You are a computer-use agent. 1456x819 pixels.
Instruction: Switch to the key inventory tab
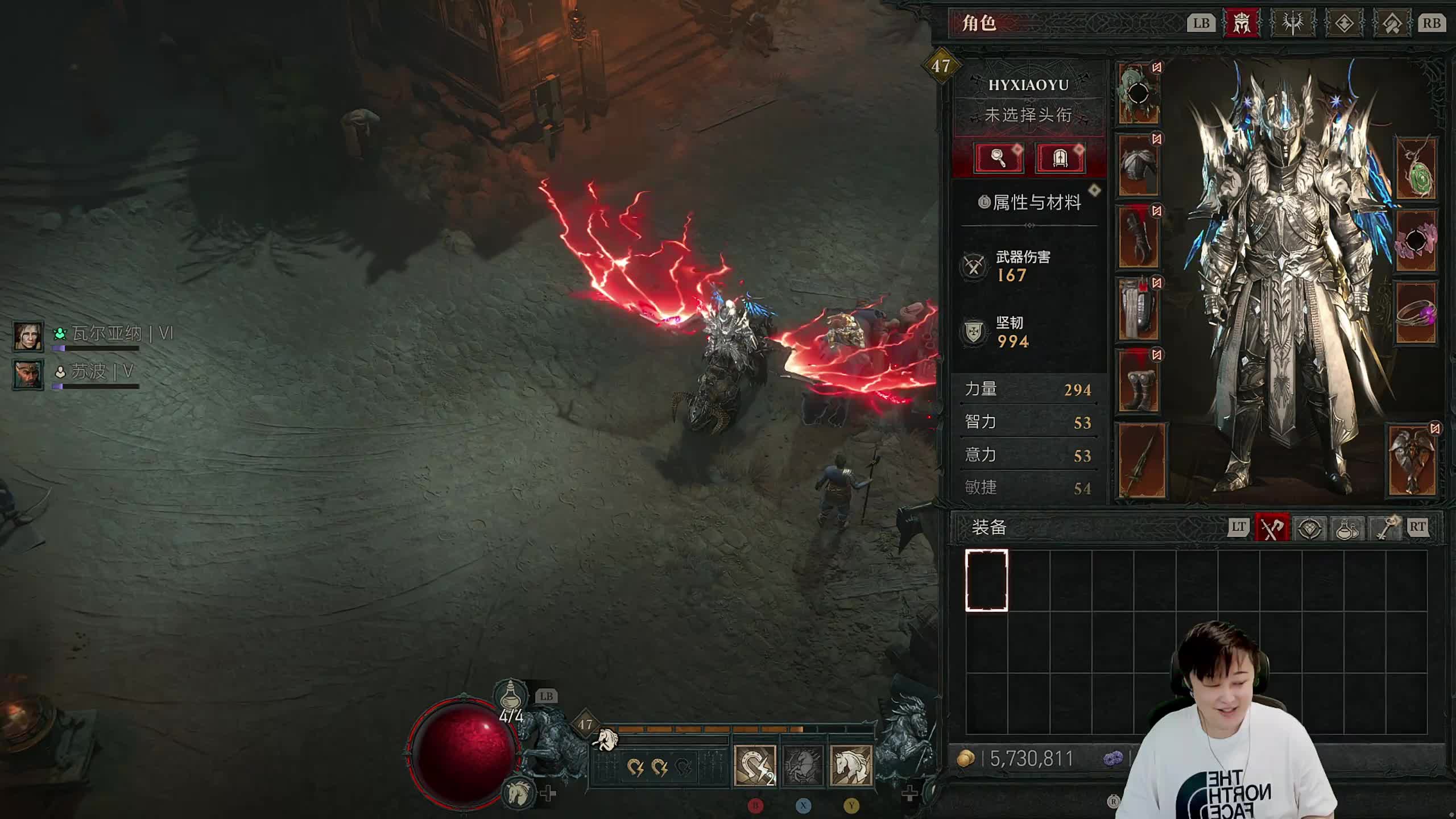click(1385, 528)
